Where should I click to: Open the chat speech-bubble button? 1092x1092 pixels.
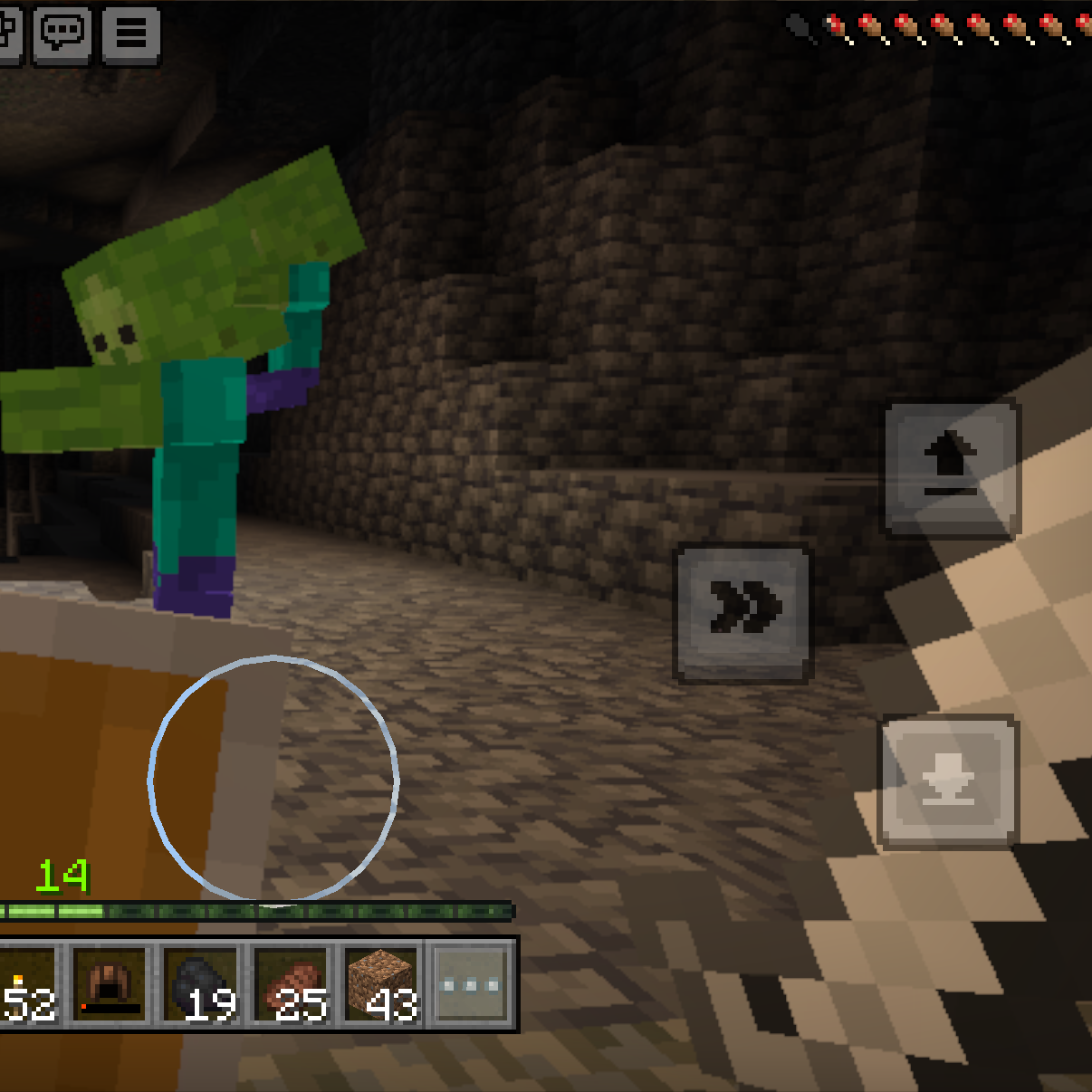(x=62, y=35)
